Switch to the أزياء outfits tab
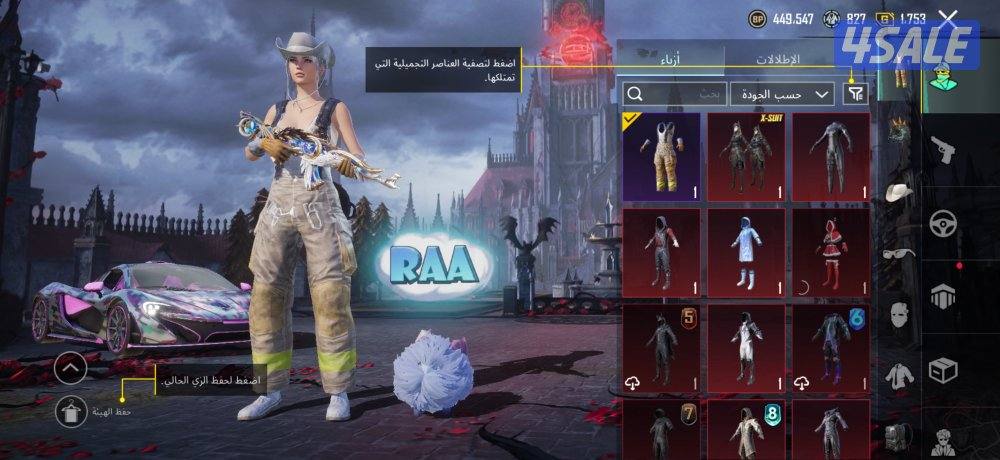 click(669, 58)
